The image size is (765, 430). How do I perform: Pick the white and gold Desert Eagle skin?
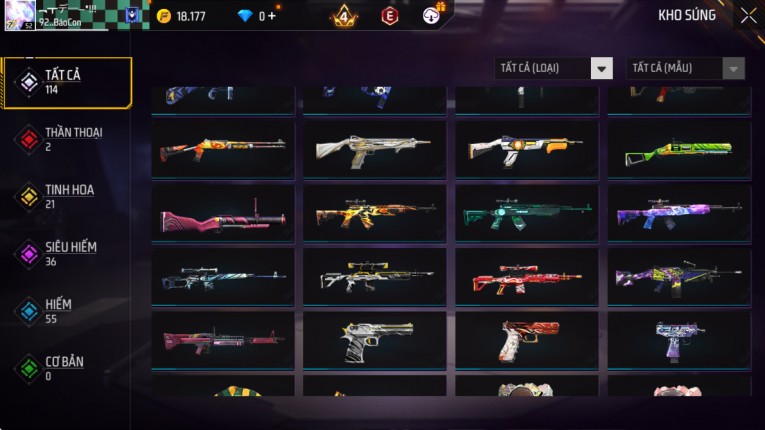coord(375,340)
